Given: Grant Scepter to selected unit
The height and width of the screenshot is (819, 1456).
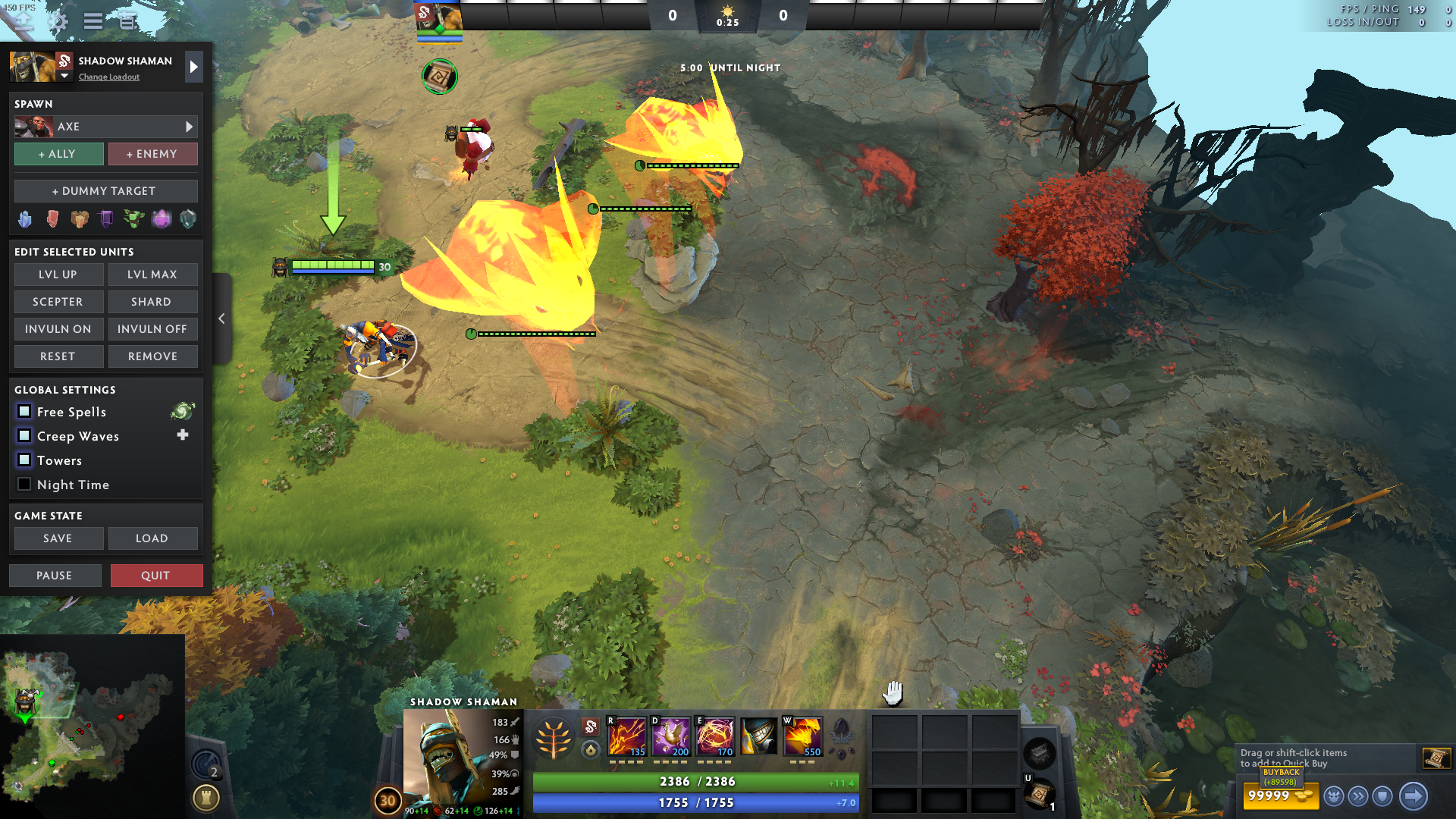Looking at the screenshot, I should (x=58, y=302).
